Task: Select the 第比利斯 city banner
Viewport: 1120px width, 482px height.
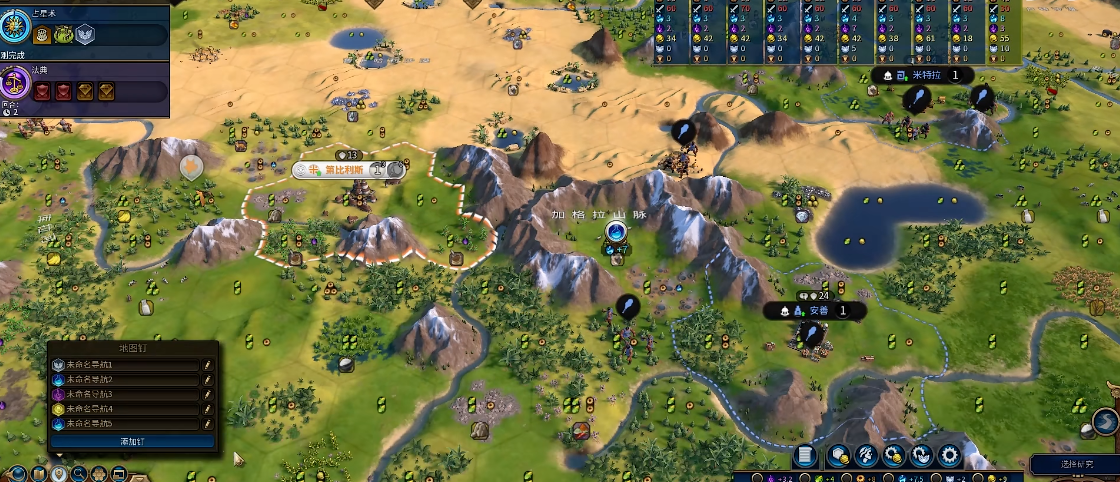Action: [x=344, y=170]
